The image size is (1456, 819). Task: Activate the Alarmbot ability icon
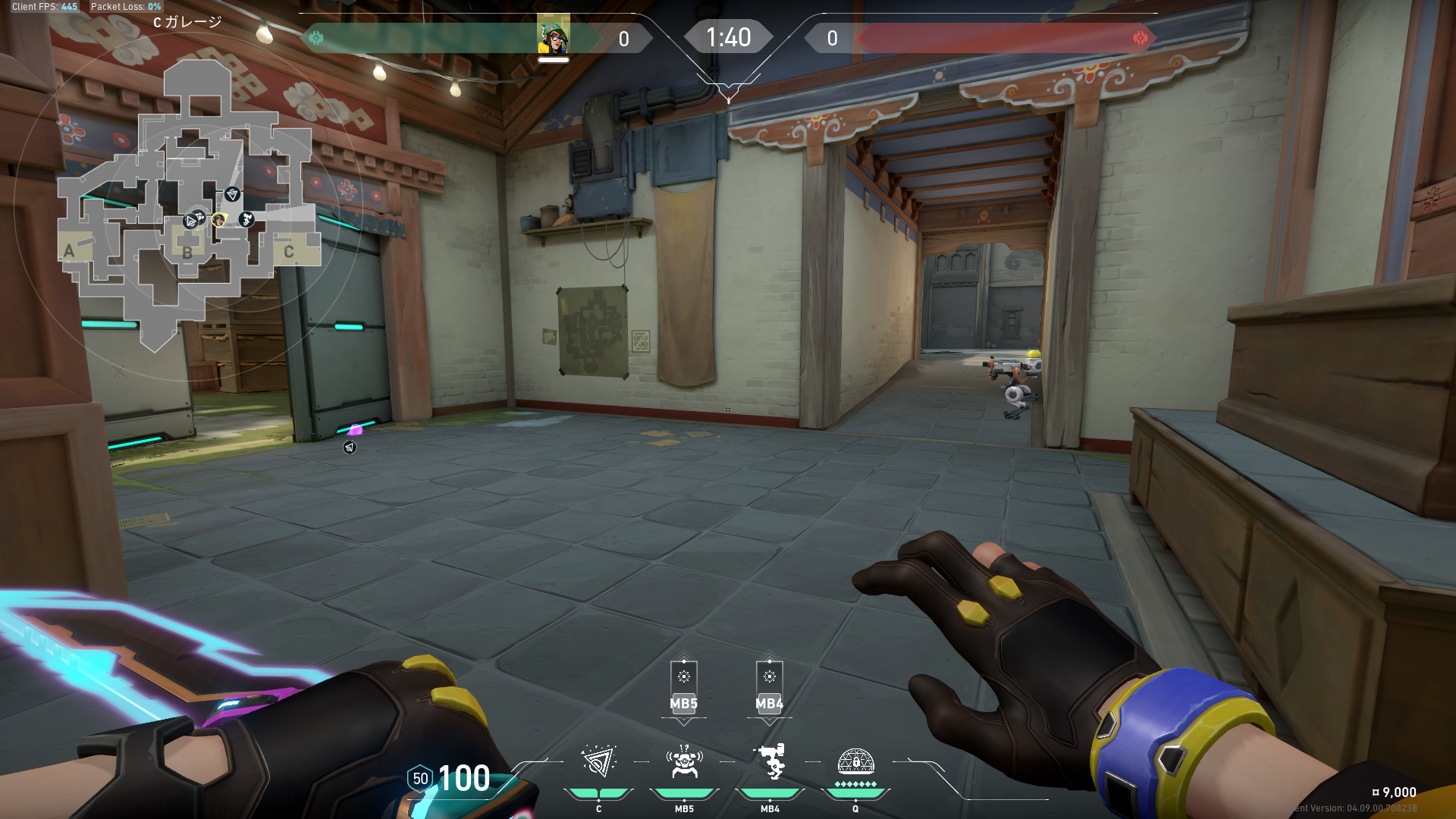coord(684,762)
